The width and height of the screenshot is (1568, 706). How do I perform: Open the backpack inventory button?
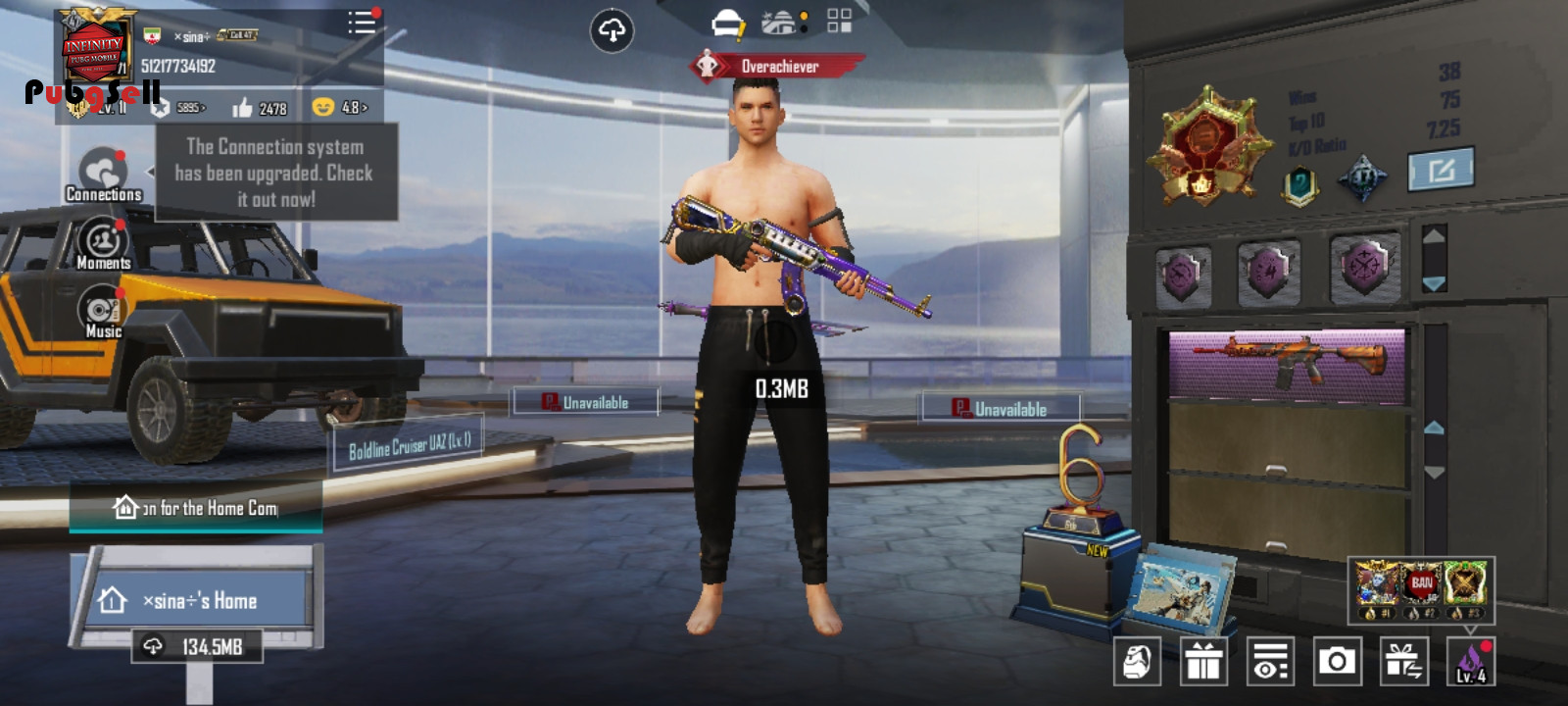pos(1137,662)
